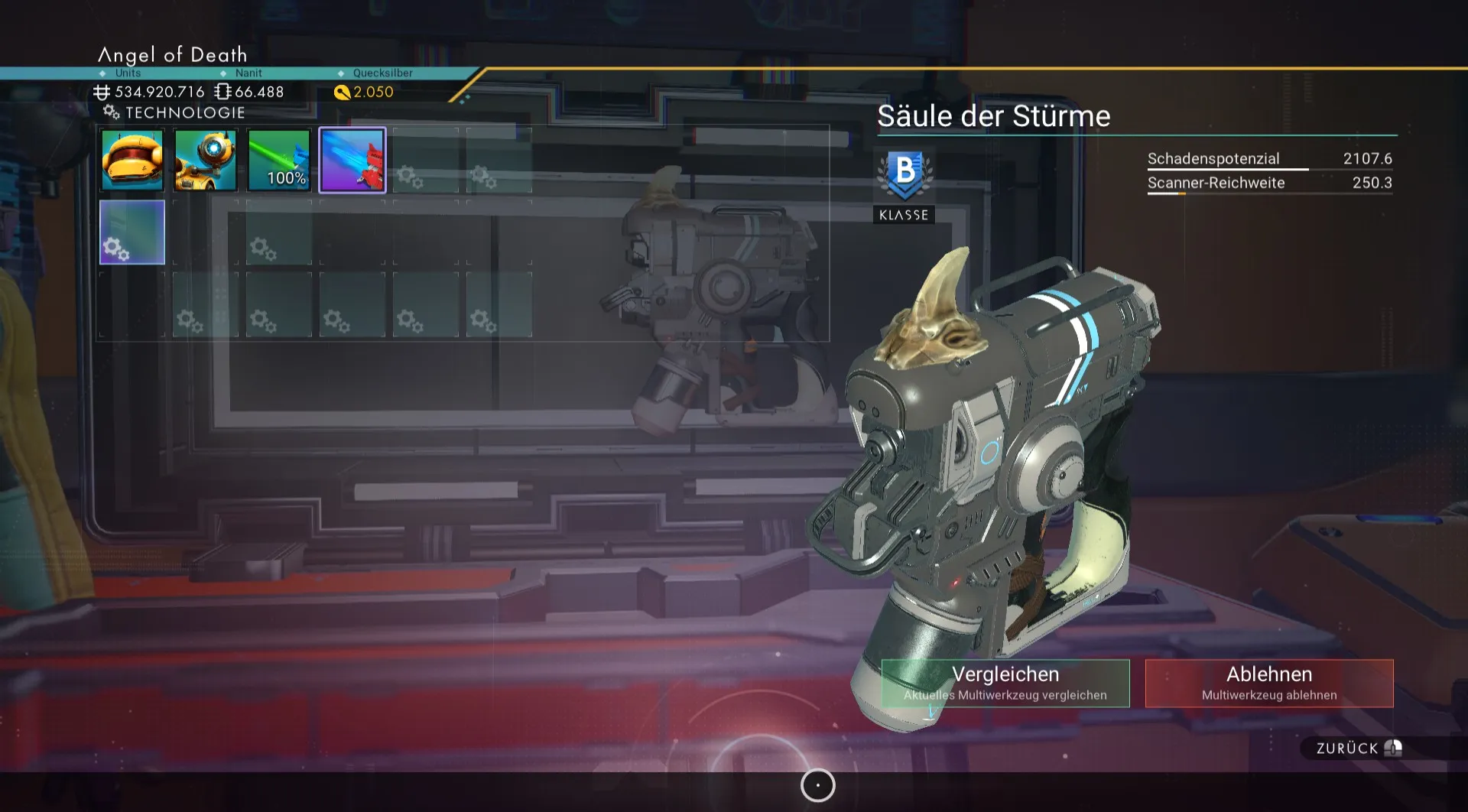
Task: Inspect the B class badge
Action: 905,174
